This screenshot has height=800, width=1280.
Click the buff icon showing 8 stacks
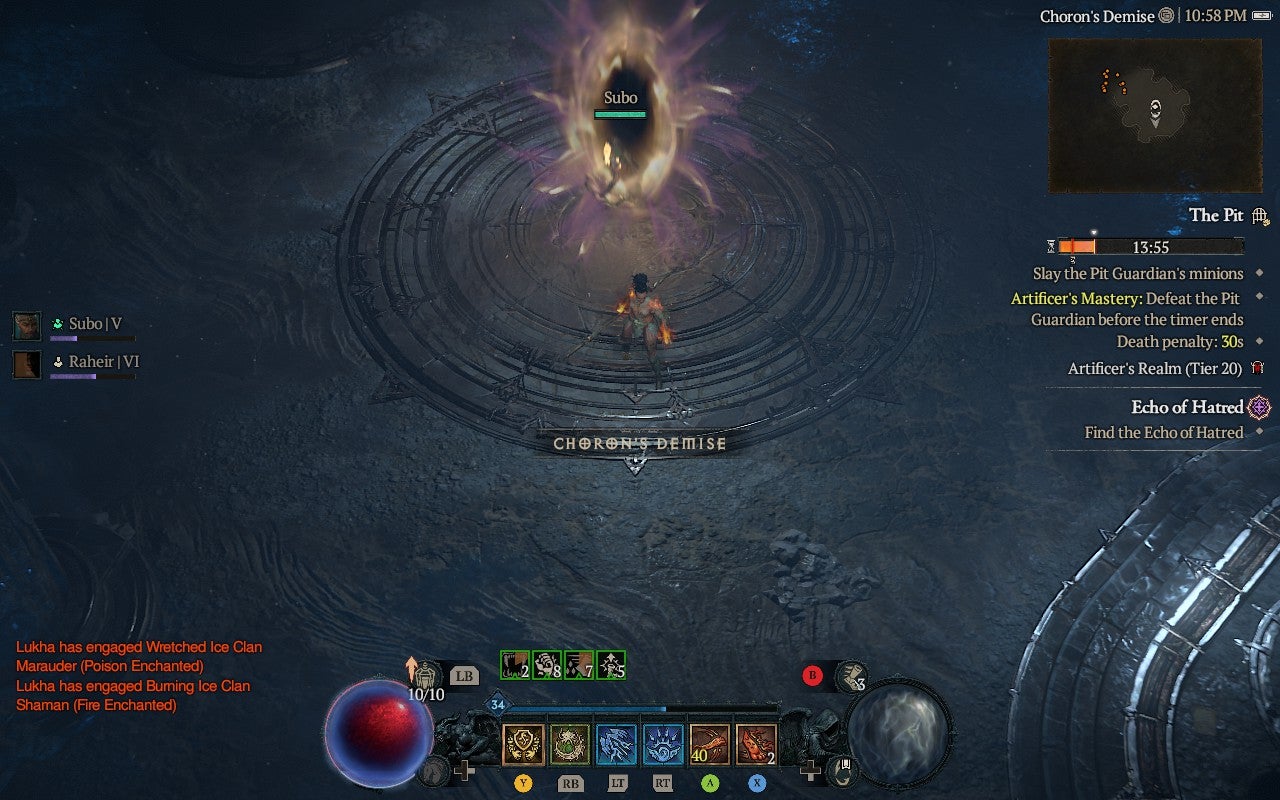point(546,664)
